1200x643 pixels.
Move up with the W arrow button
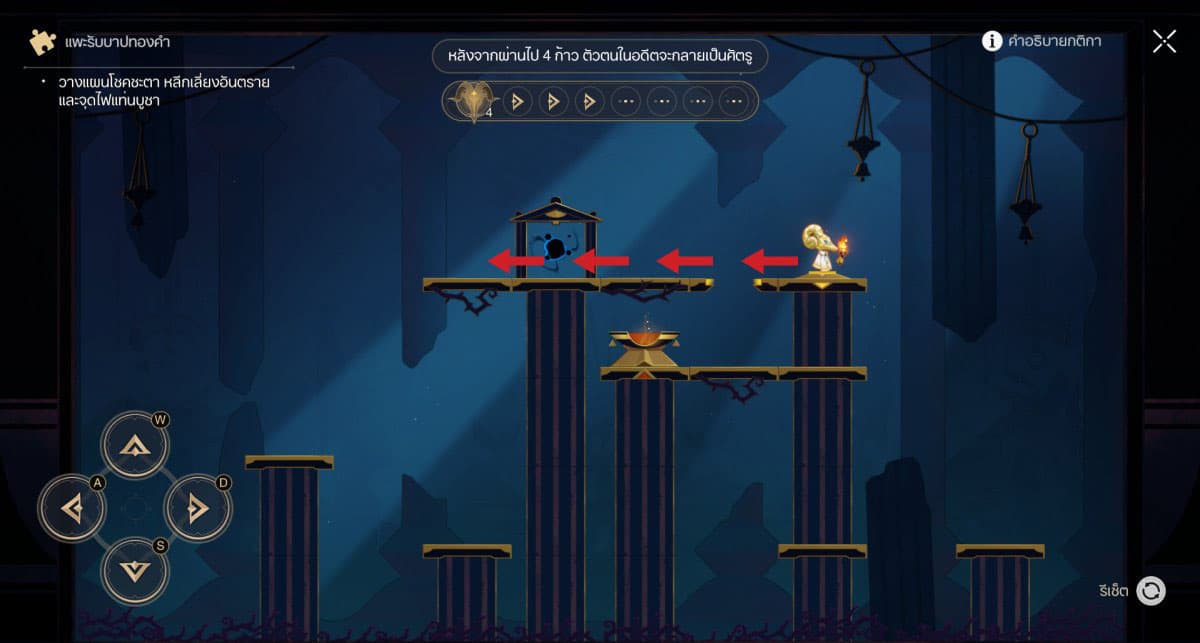click(134, 445)
